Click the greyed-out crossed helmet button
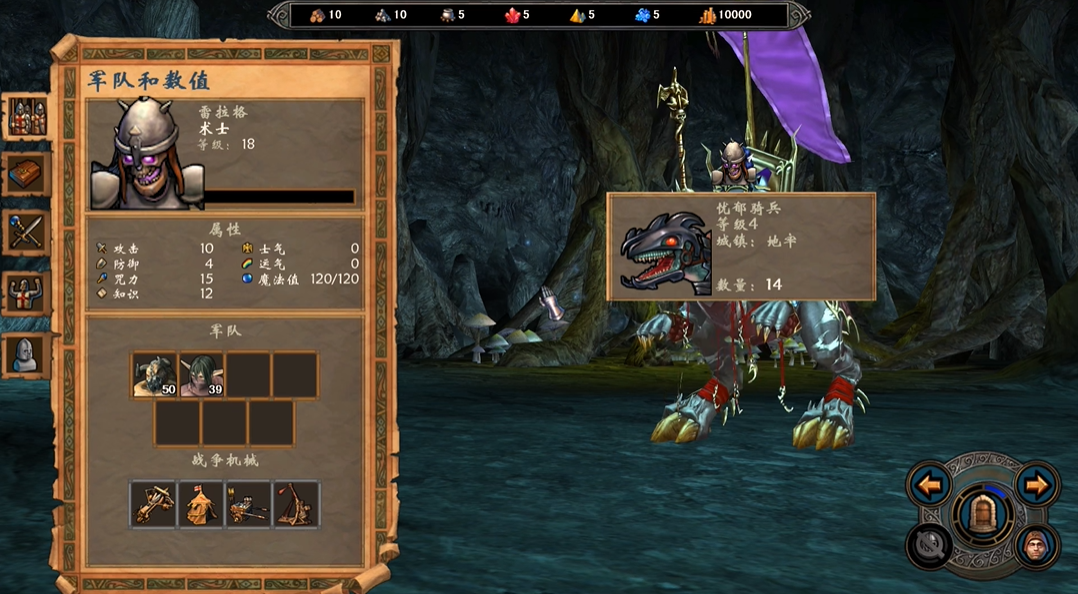The image size is (1078, 594). (928, 546)
